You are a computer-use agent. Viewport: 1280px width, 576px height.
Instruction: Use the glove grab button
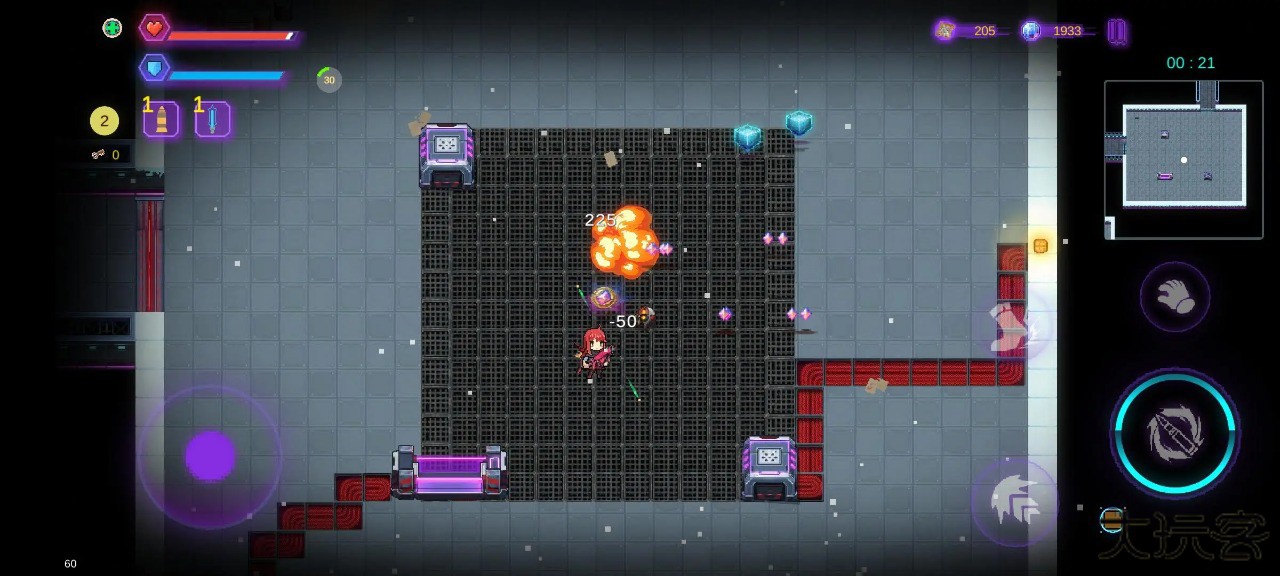coord(1175,297)
